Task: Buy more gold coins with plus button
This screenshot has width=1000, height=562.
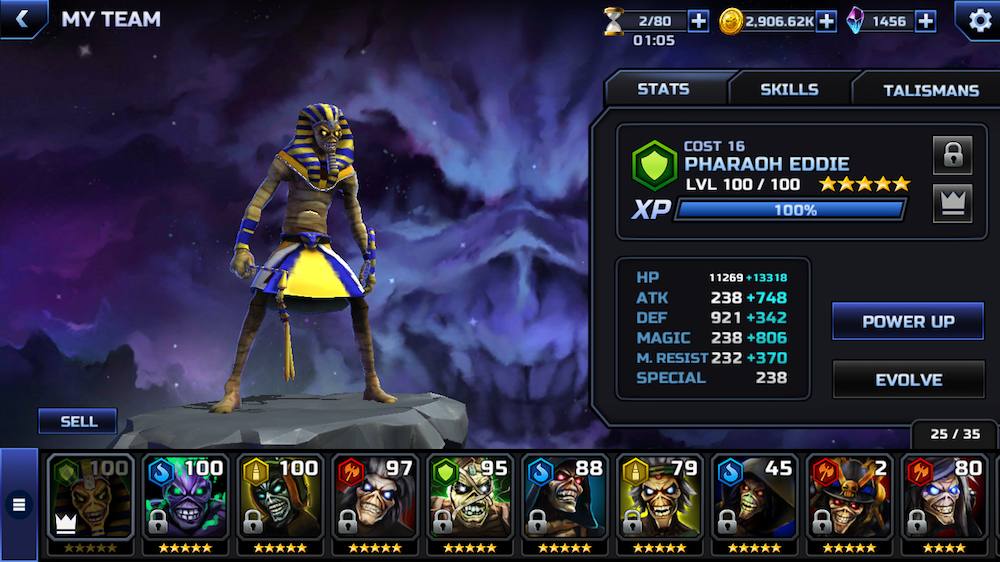Action: click(x=826, y=21)
